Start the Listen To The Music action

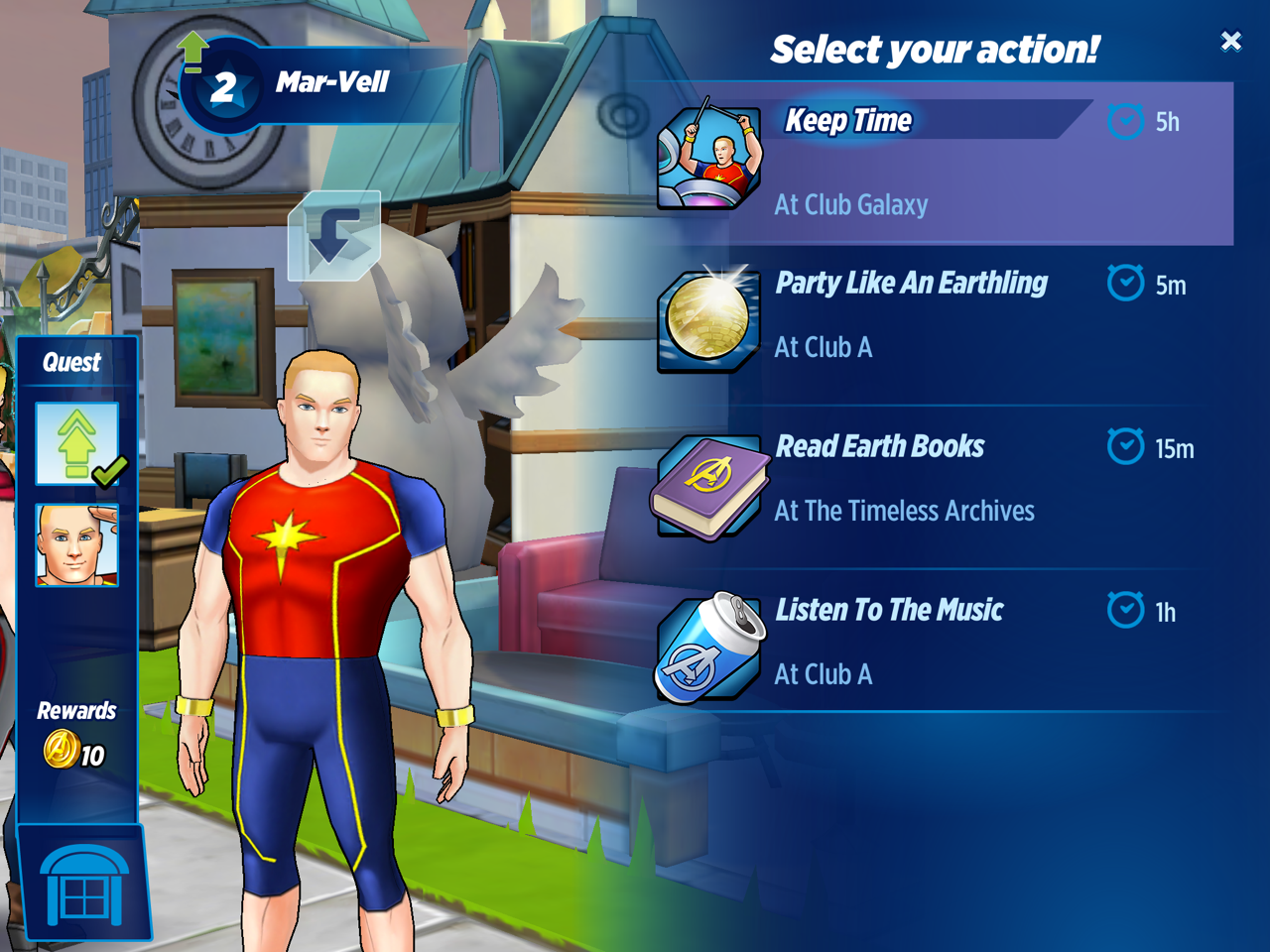(x=943, y=645)
